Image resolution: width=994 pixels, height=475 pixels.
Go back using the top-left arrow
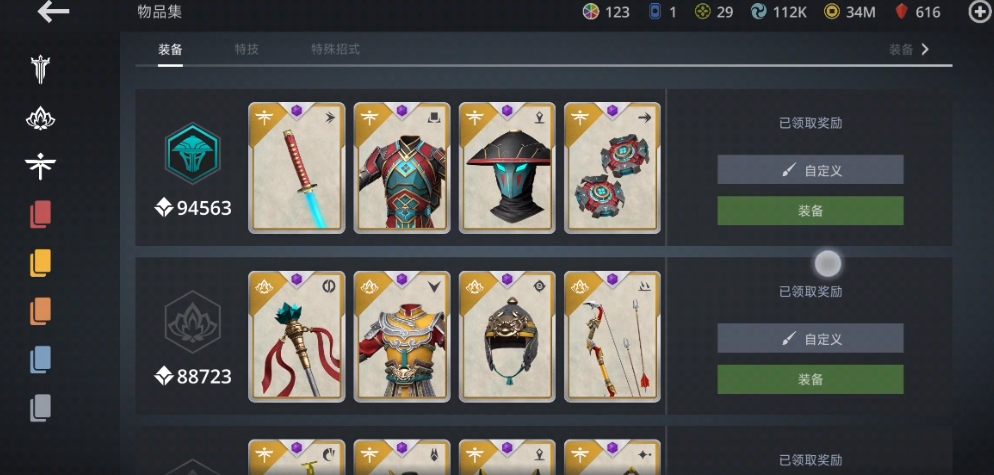click(53, 12)
